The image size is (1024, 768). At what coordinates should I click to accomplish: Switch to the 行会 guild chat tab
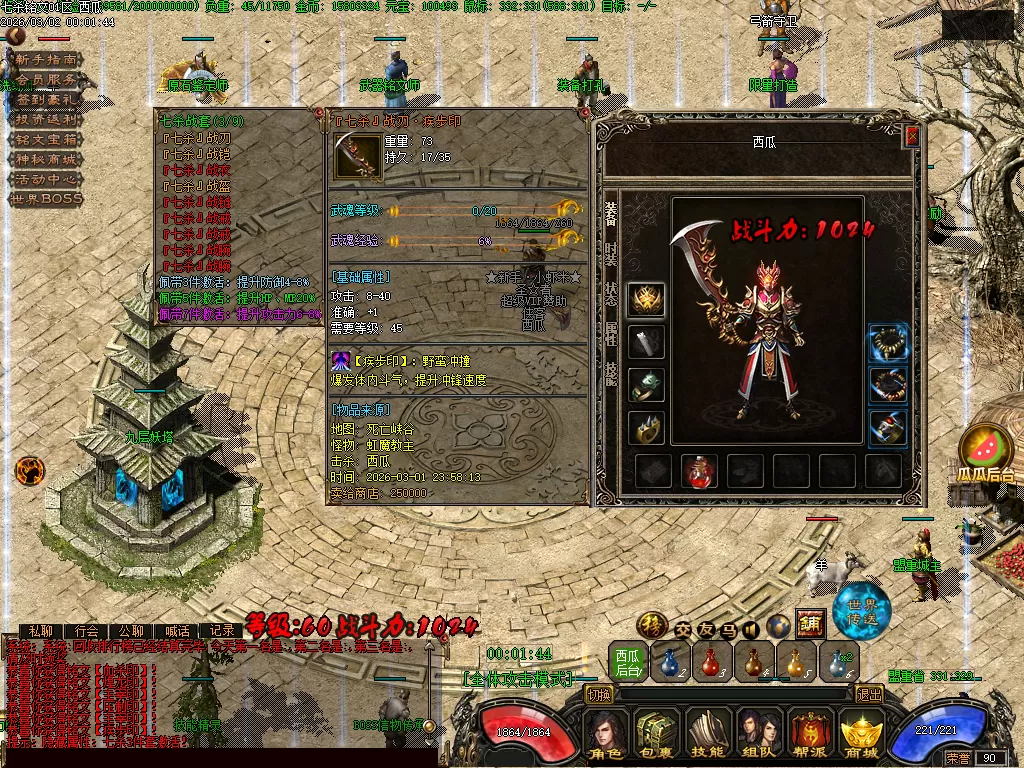click(x=87, y=631)
